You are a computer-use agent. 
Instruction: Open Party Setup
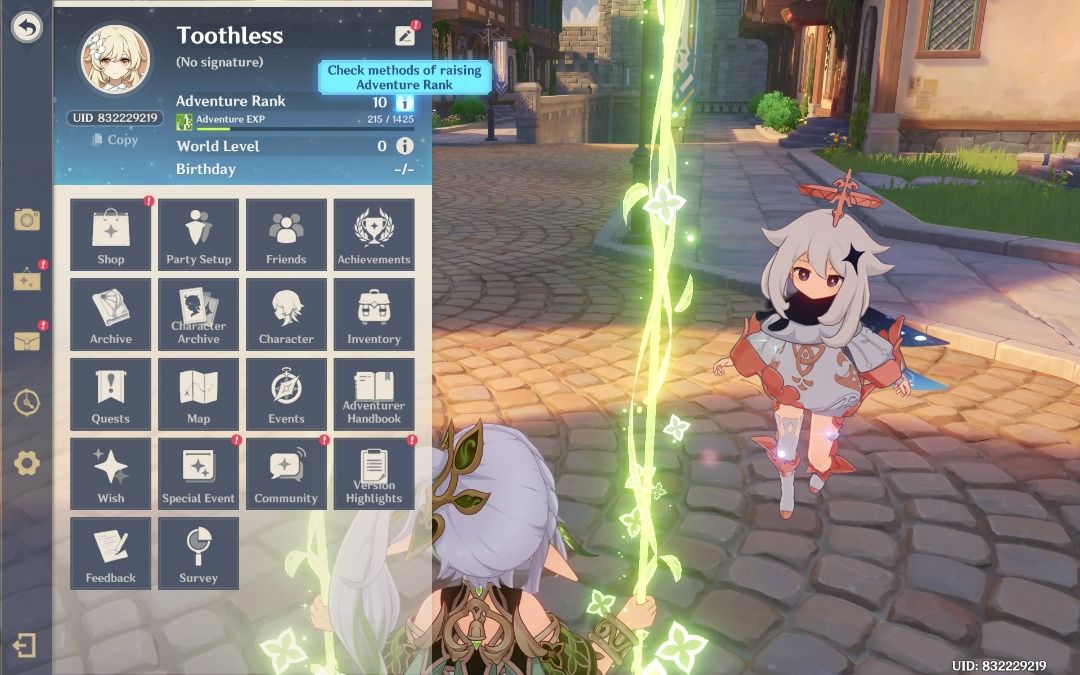click(x=198, y=235)
